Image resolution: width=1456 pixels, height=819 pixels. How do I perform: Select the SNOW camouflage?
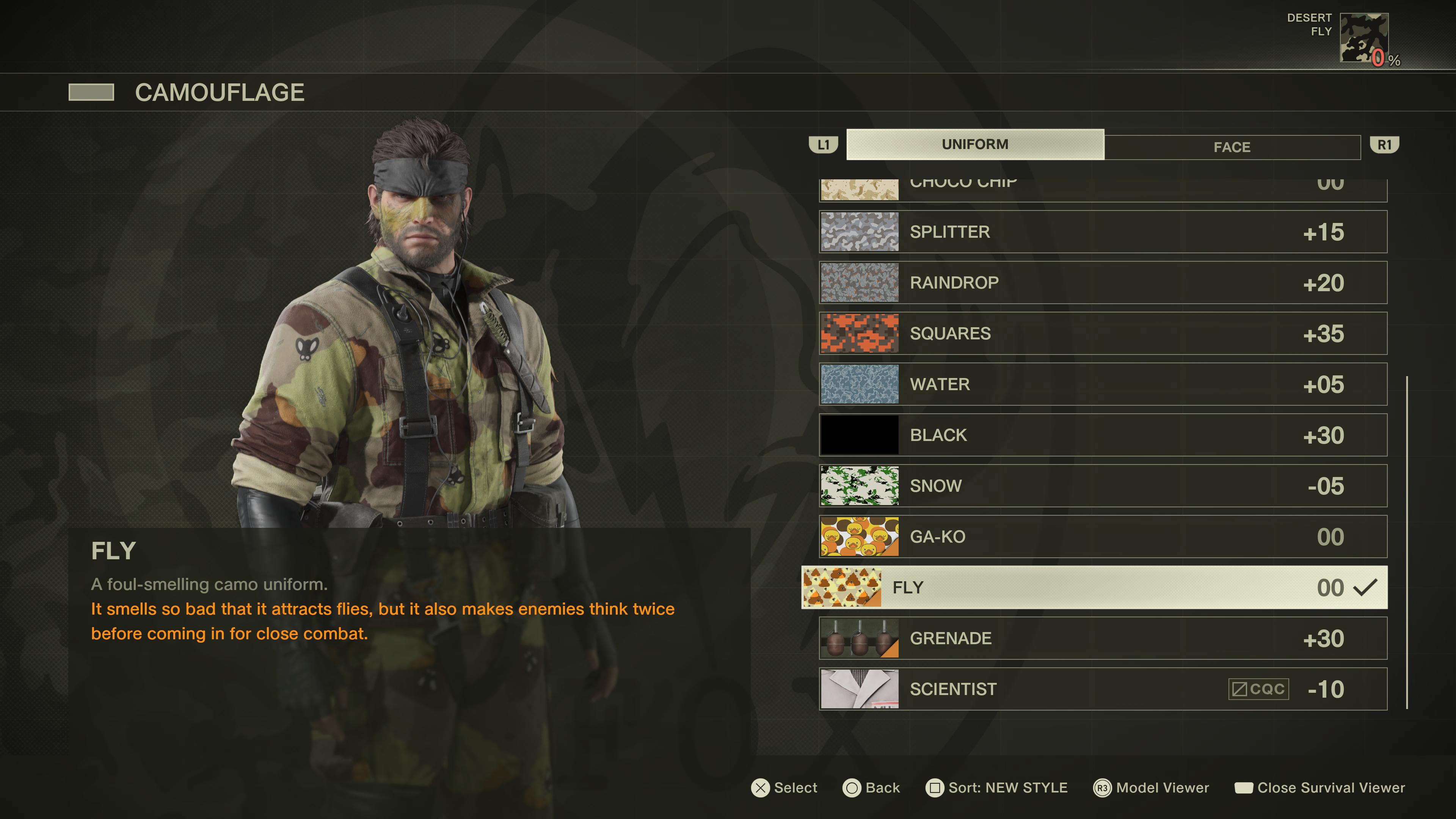click(x=1102, y=486)
